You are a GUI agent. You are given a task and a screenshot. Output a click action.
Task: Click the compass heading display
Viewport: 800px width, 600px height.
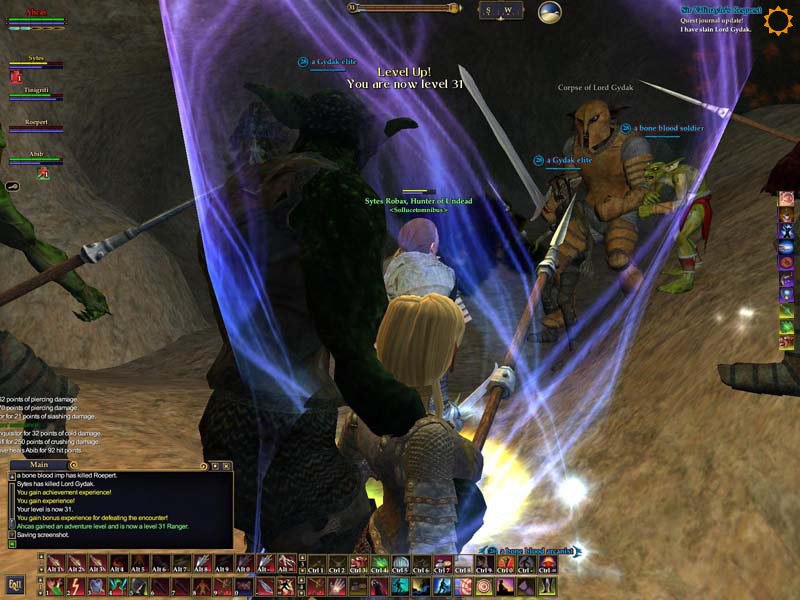(499, 11)
